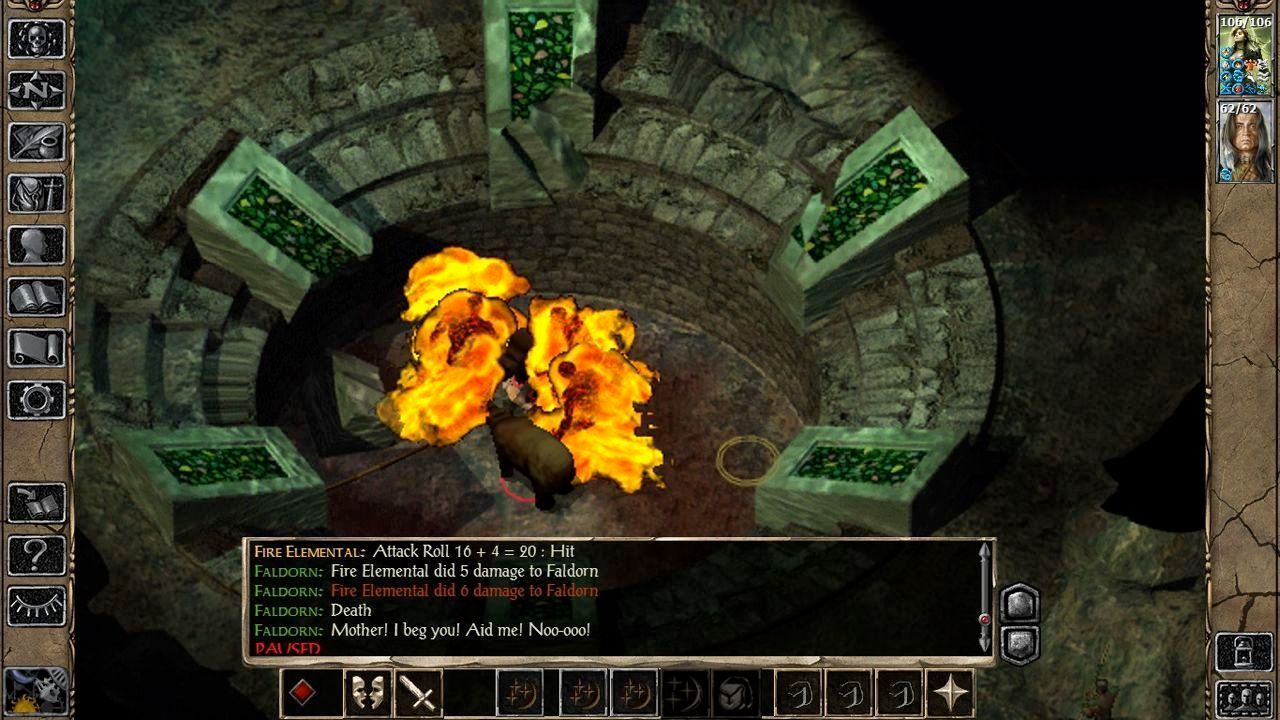Image resolution: width=1280 pixels, height=720 pixels.
Task: Open the priest scroll icon
Action: coord(37,348)
